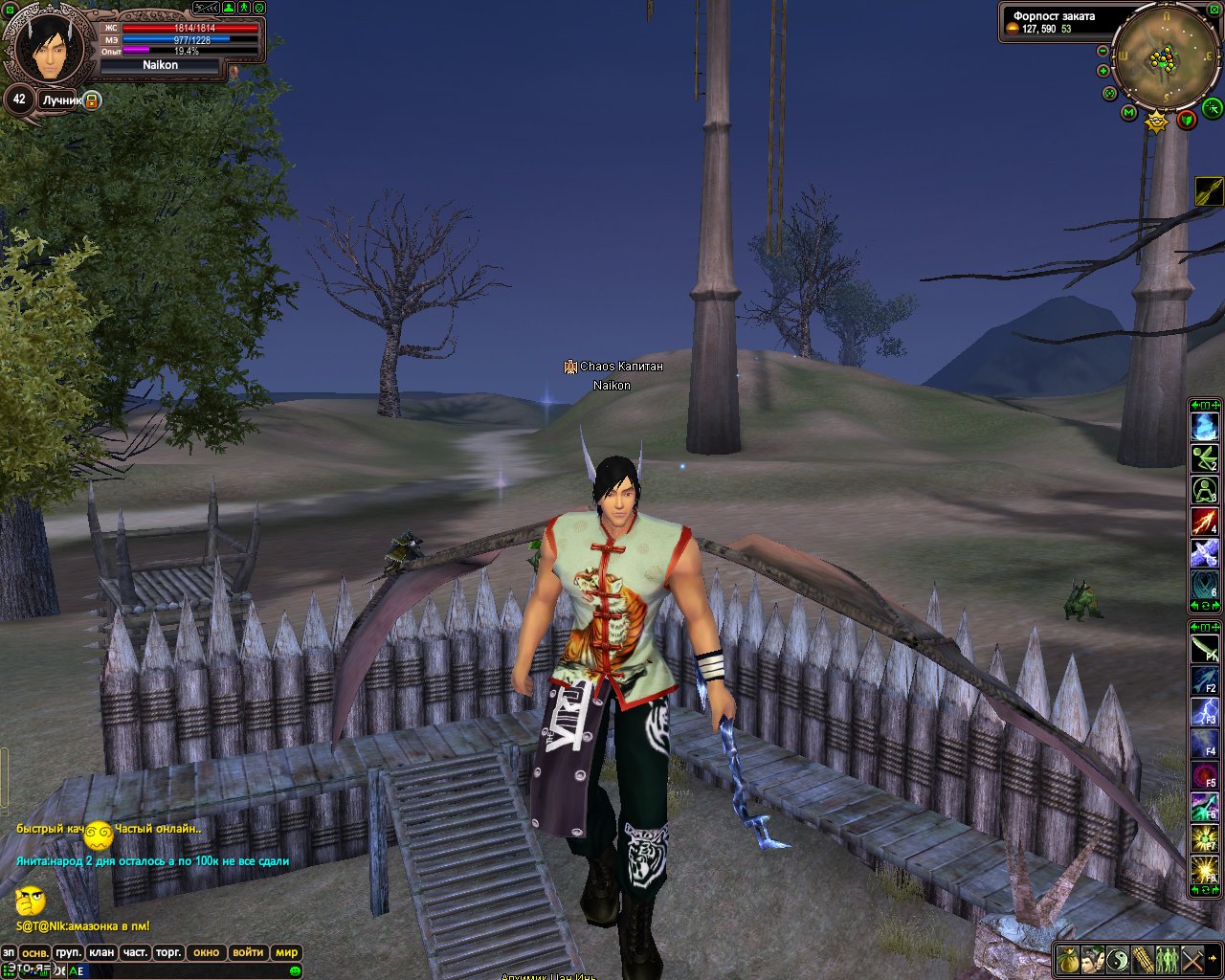This screenshot has height=980, width=1225.
Task: Switch chat to the клан tab
Action: [100, 953]
